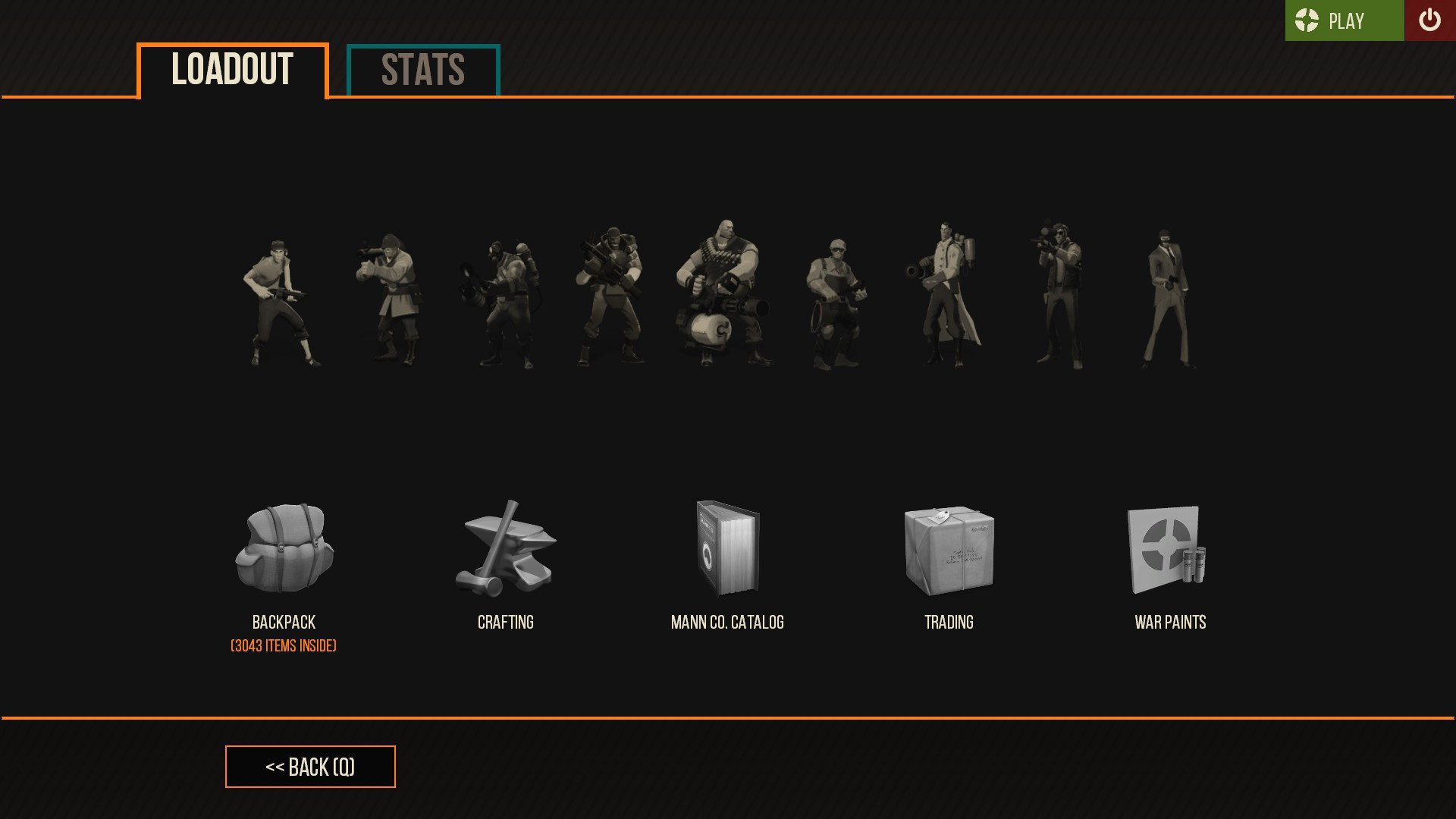1456x819 pixels.
Task: Click the power quit icon
Action: pos(1429,20)
